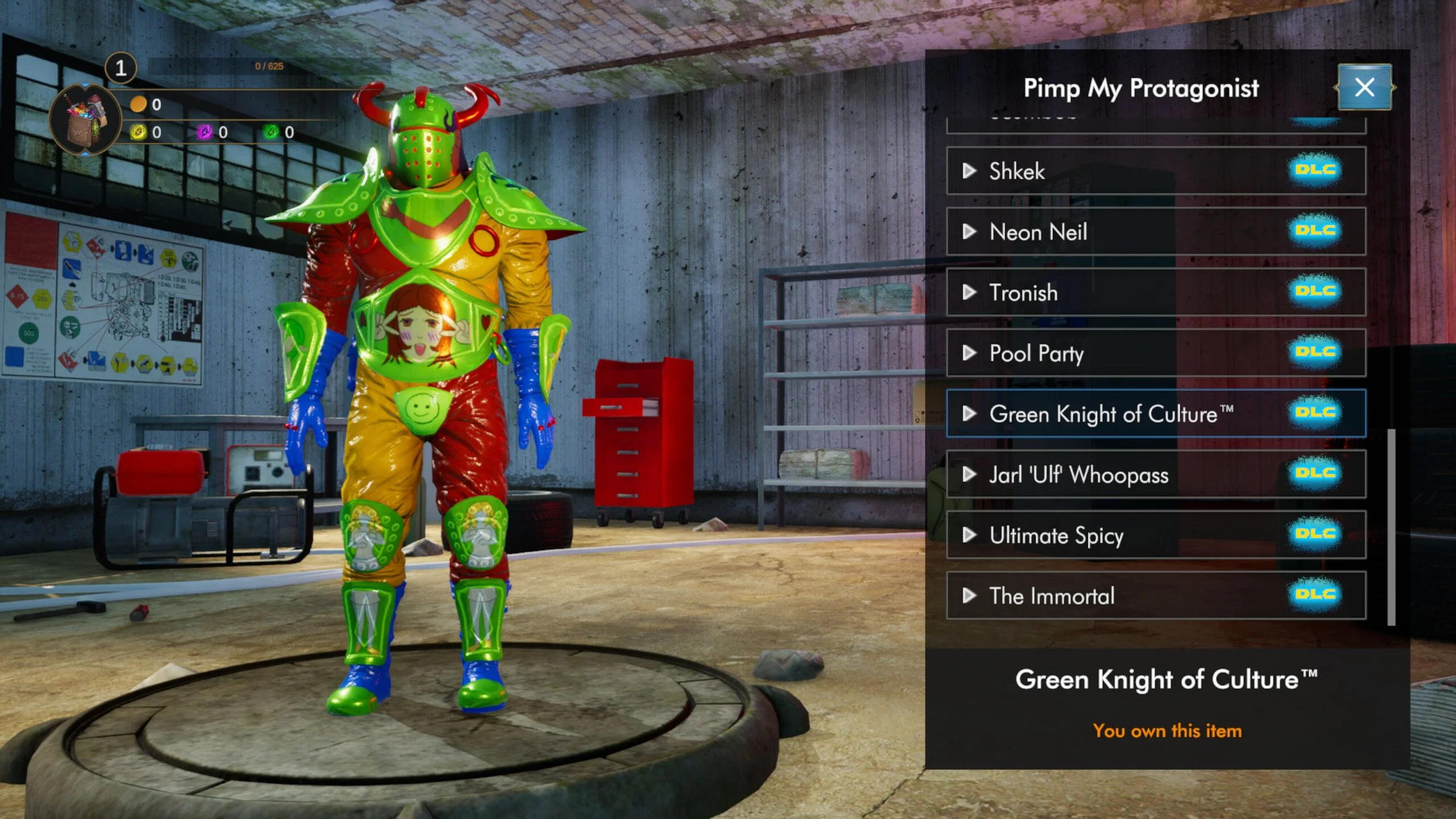The width and height of the screenshot is (1456, 819).
Task: Pick the Tronish costume entry
Action: point(1155,292)
